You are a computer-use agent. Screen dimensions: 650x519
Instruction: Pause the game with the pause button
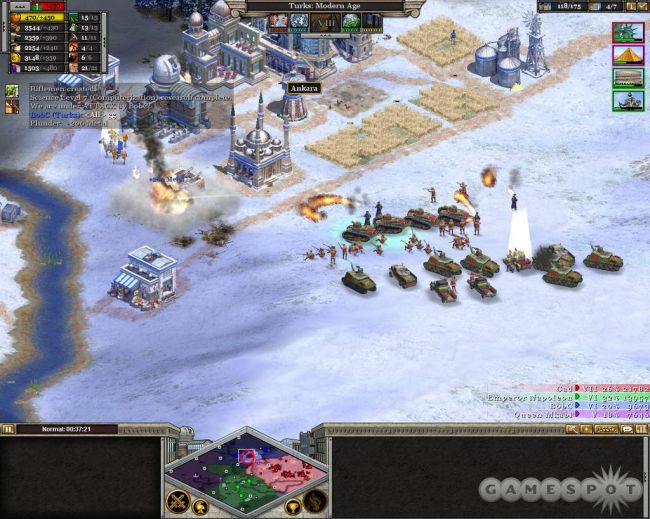coord(8,429)
